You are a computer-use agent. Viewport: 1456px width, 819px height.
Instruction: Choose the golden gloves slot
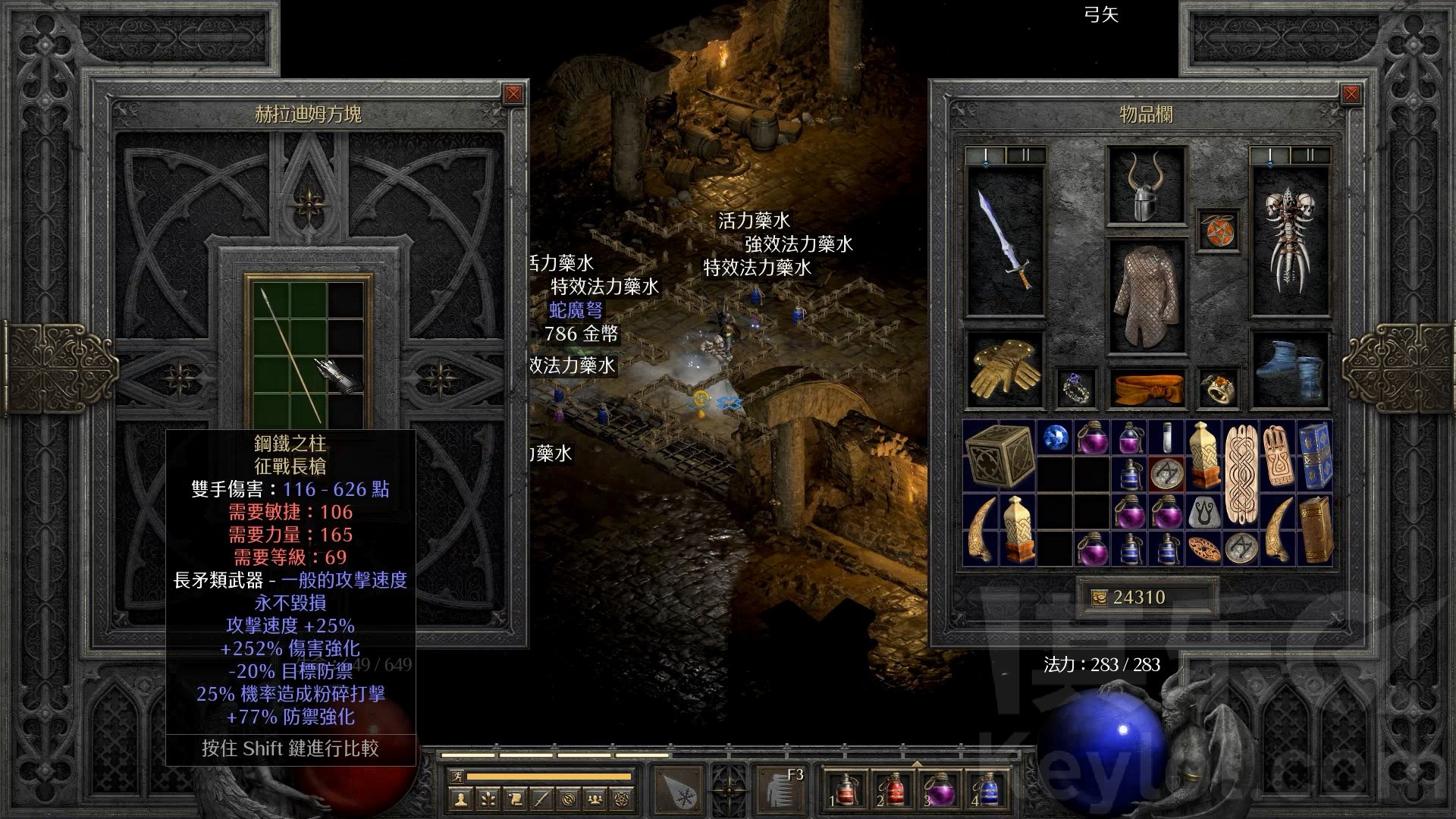click(1004, 369)
